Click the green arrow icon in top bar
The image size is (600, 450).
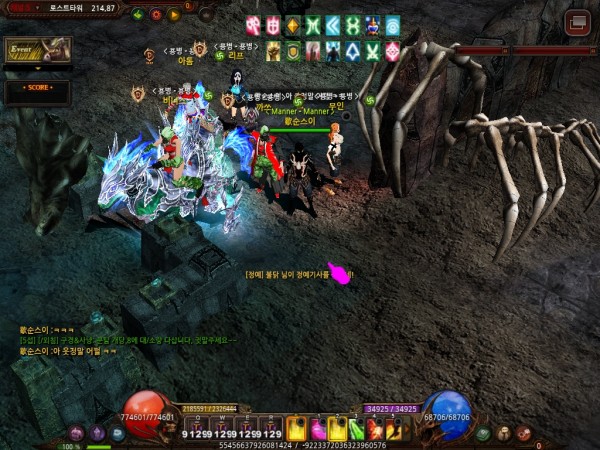pyautogui.click(x=138, y=15)
